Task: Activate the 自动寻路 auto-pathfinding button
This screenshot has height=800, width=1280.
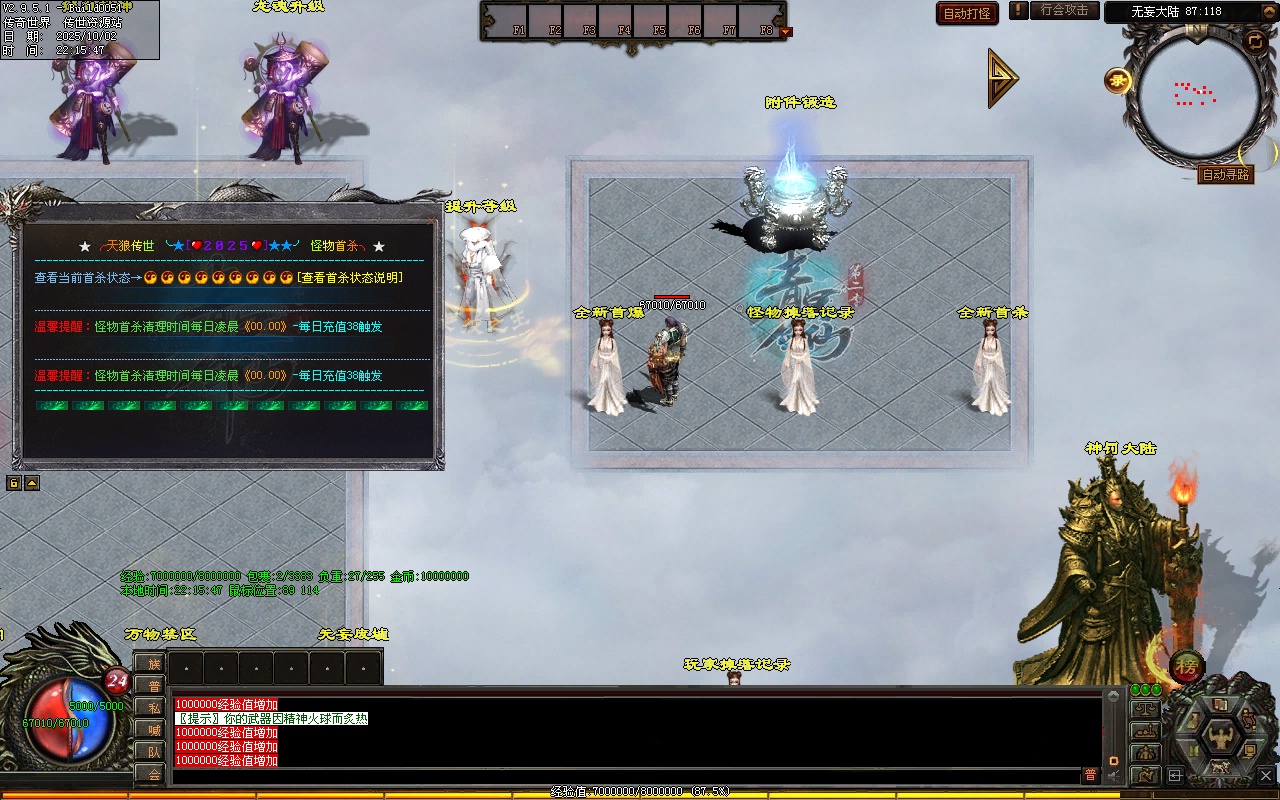Action: [x=1225, y=174]
